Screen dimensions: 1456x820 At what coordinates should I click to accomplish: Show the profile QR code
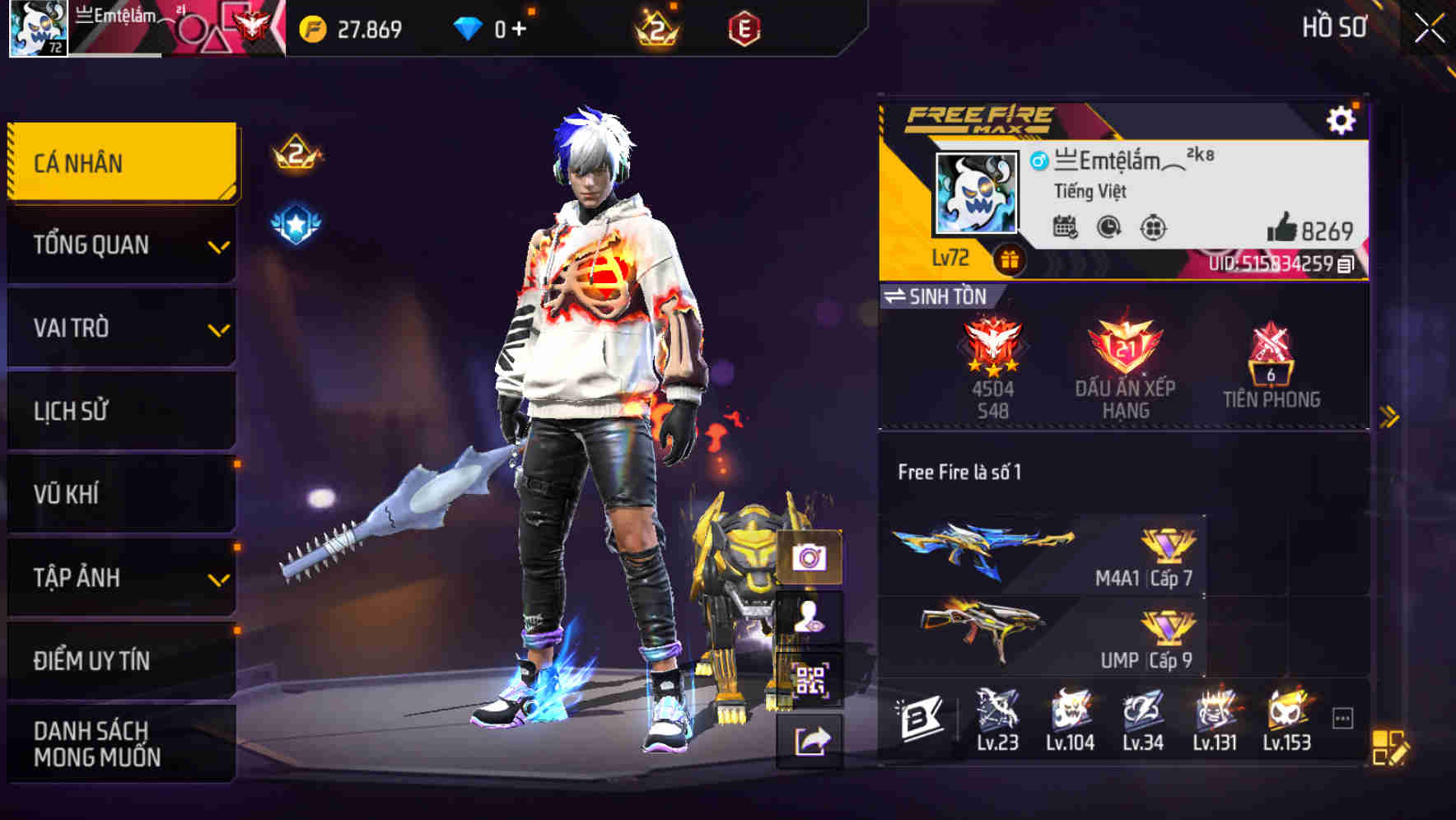tap(810, 677)
